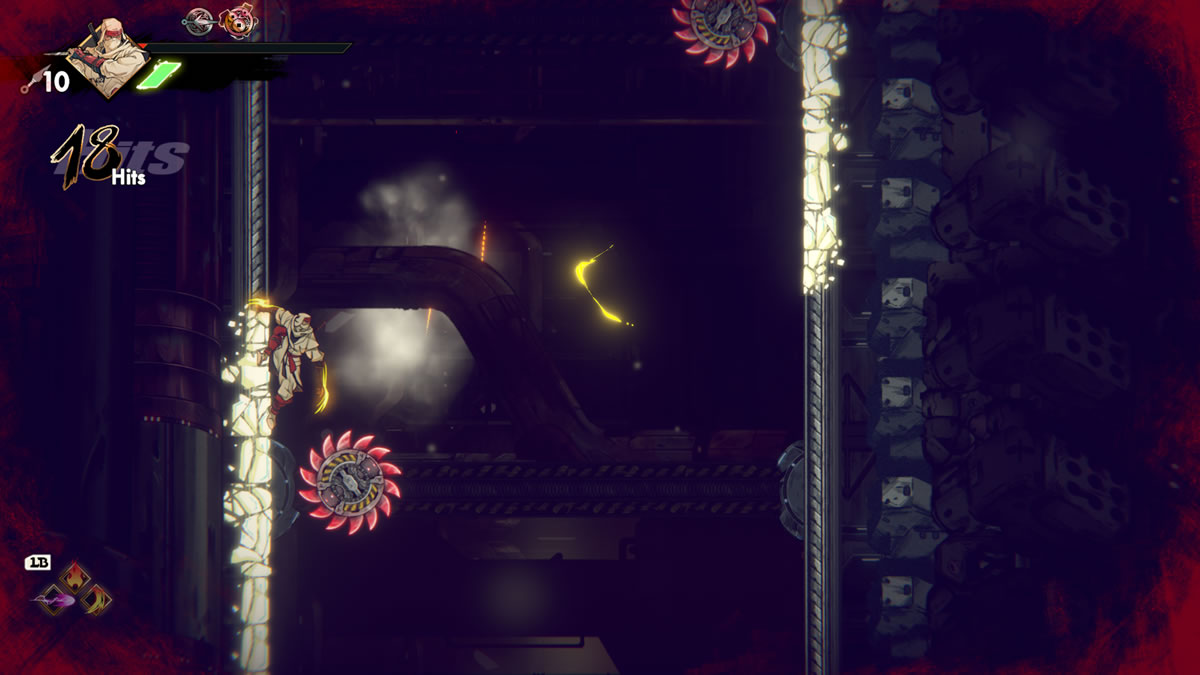Activate the purple dash ninpo ability
Image resolution: width=1200 pixels, height=675 pixels.
55,600
